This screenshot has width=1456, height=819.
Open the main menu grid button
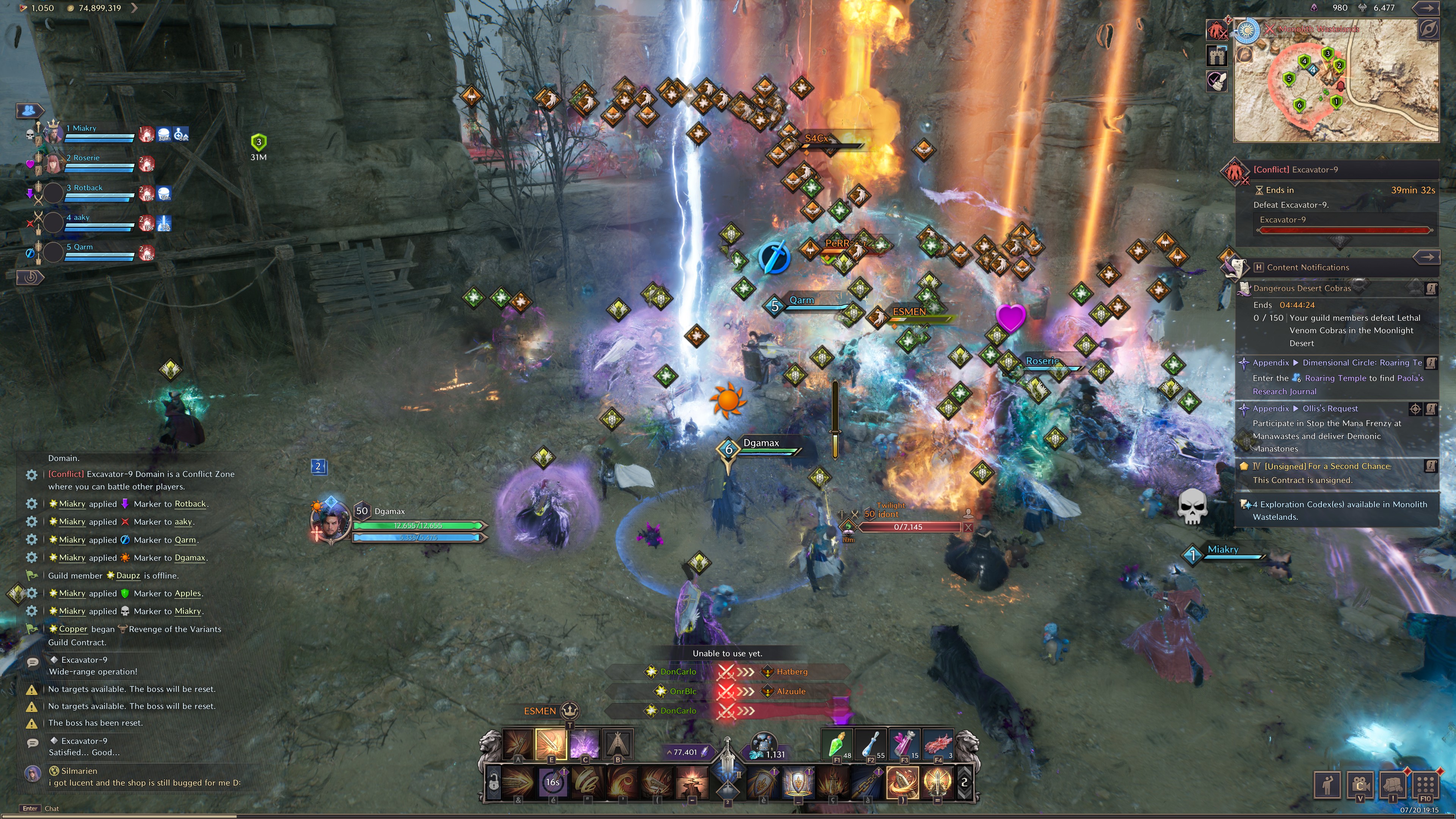coord(1425,784)
